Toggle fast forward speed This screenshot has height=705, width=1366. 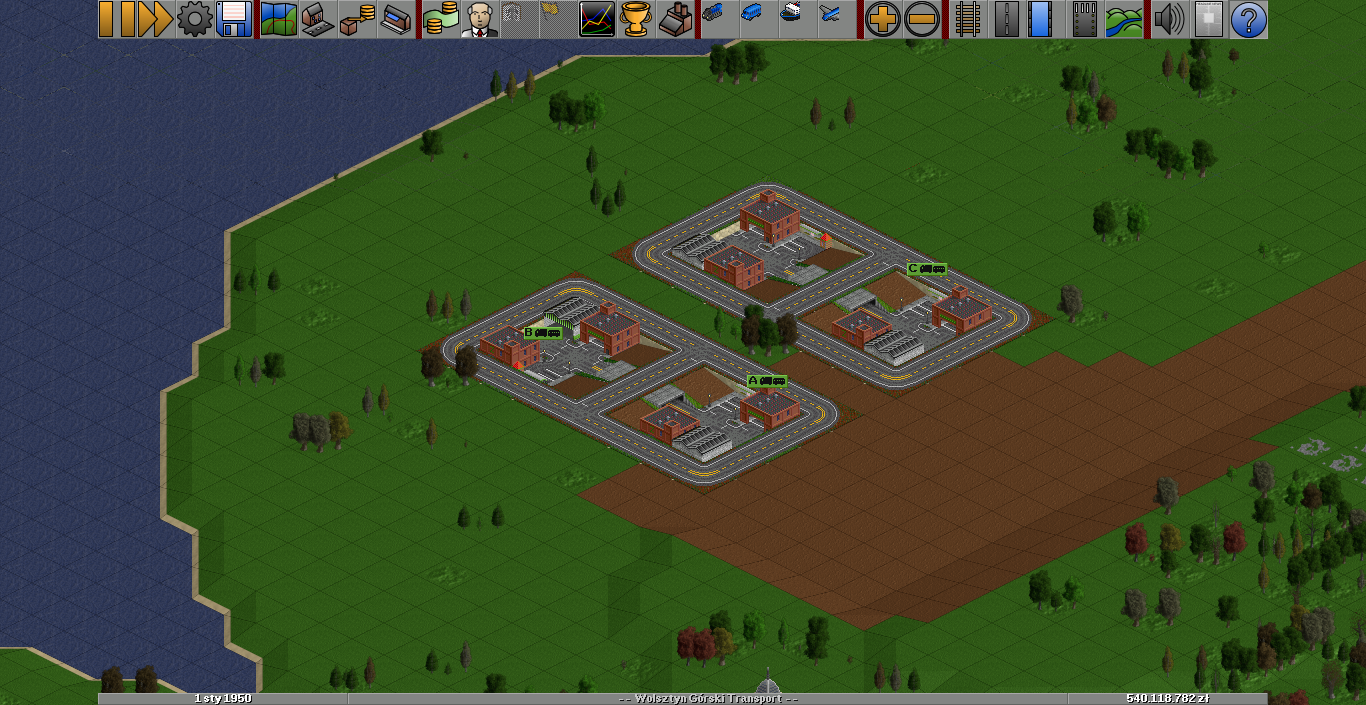(155, 19)
